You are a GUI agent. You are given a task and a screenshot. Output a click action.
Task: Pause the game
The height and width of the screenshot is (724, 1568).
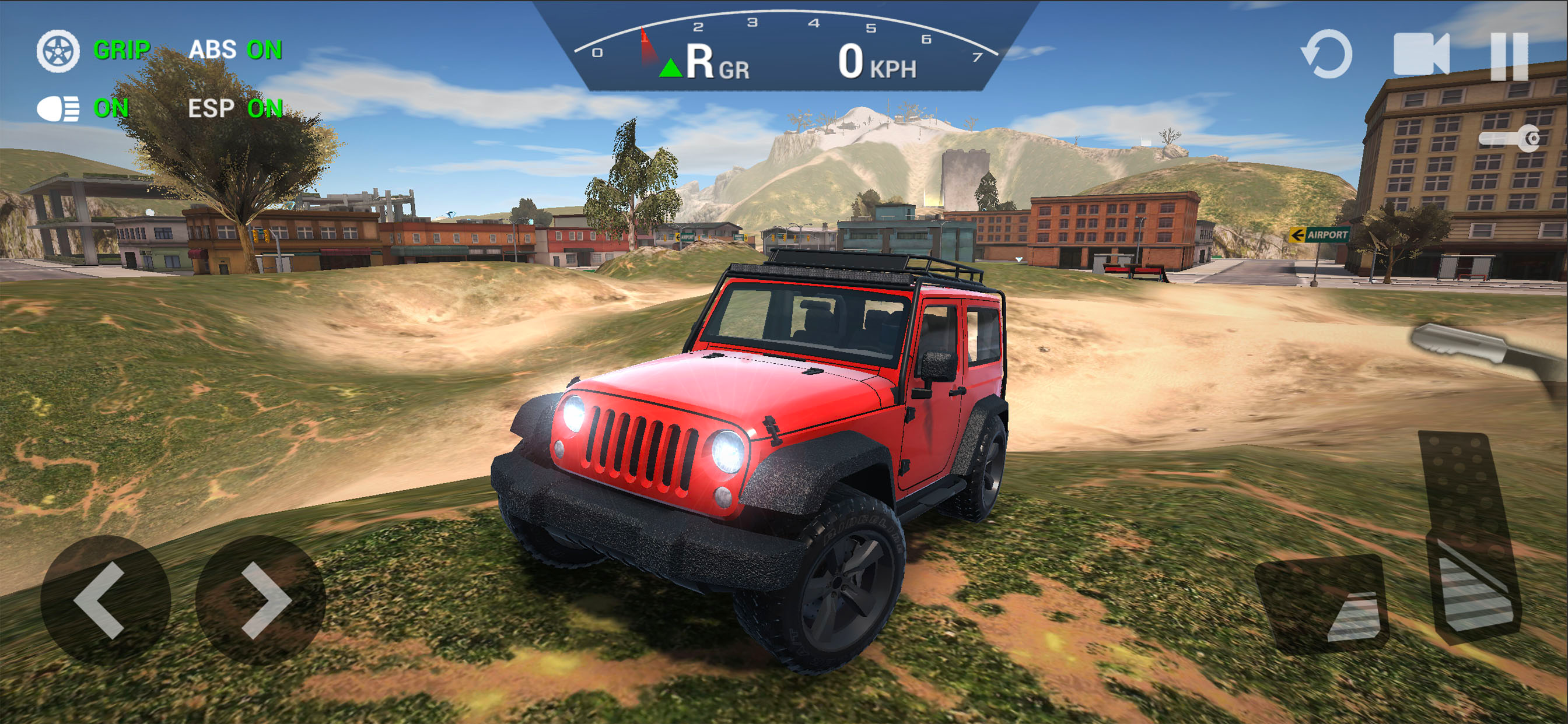pyautogui.click(x=1509, y=56)
